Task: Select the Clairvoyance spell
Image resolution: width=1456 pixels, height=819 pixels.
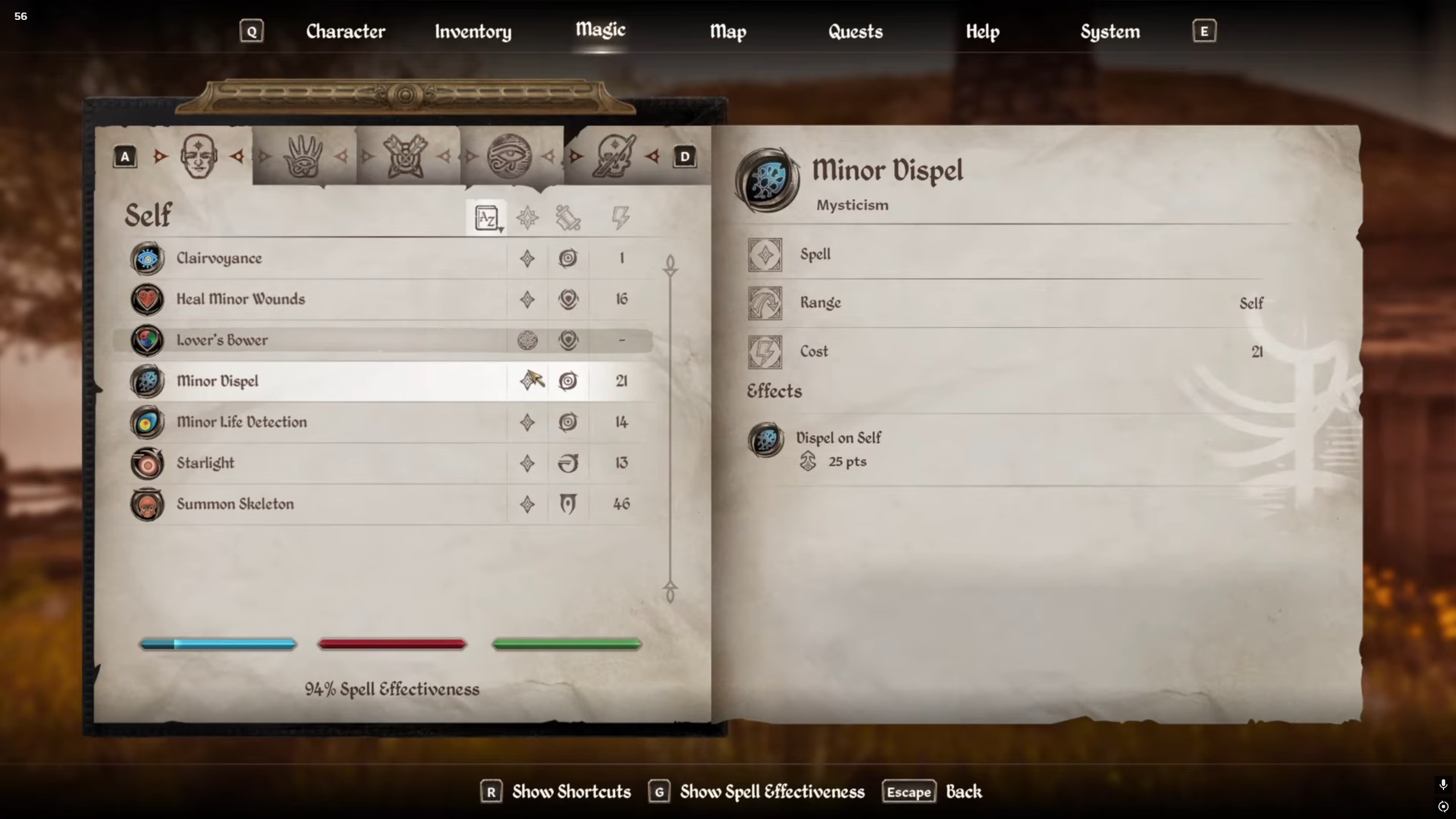Action: [219, 258]
